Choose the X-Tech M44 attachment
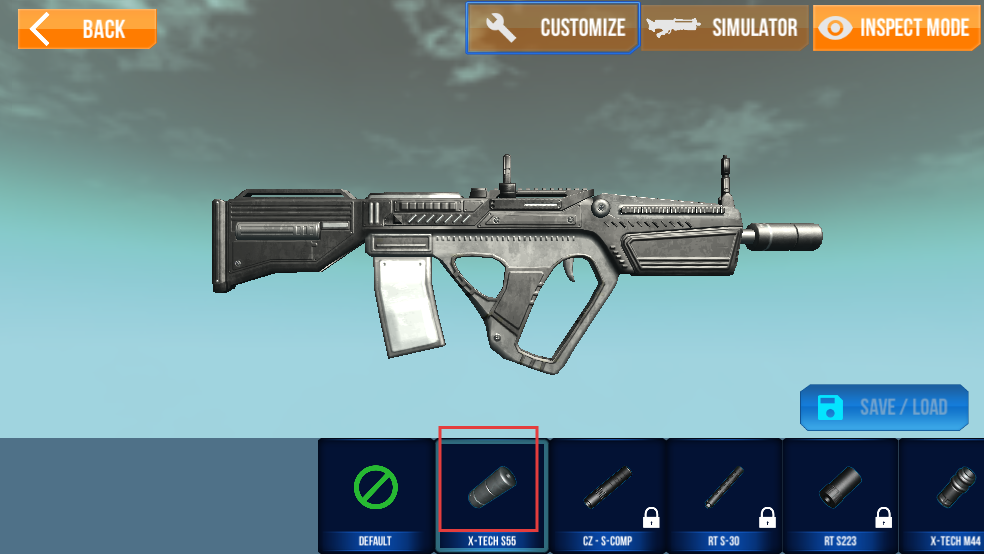The image size is (984, 554). click(x=945, y=494)
